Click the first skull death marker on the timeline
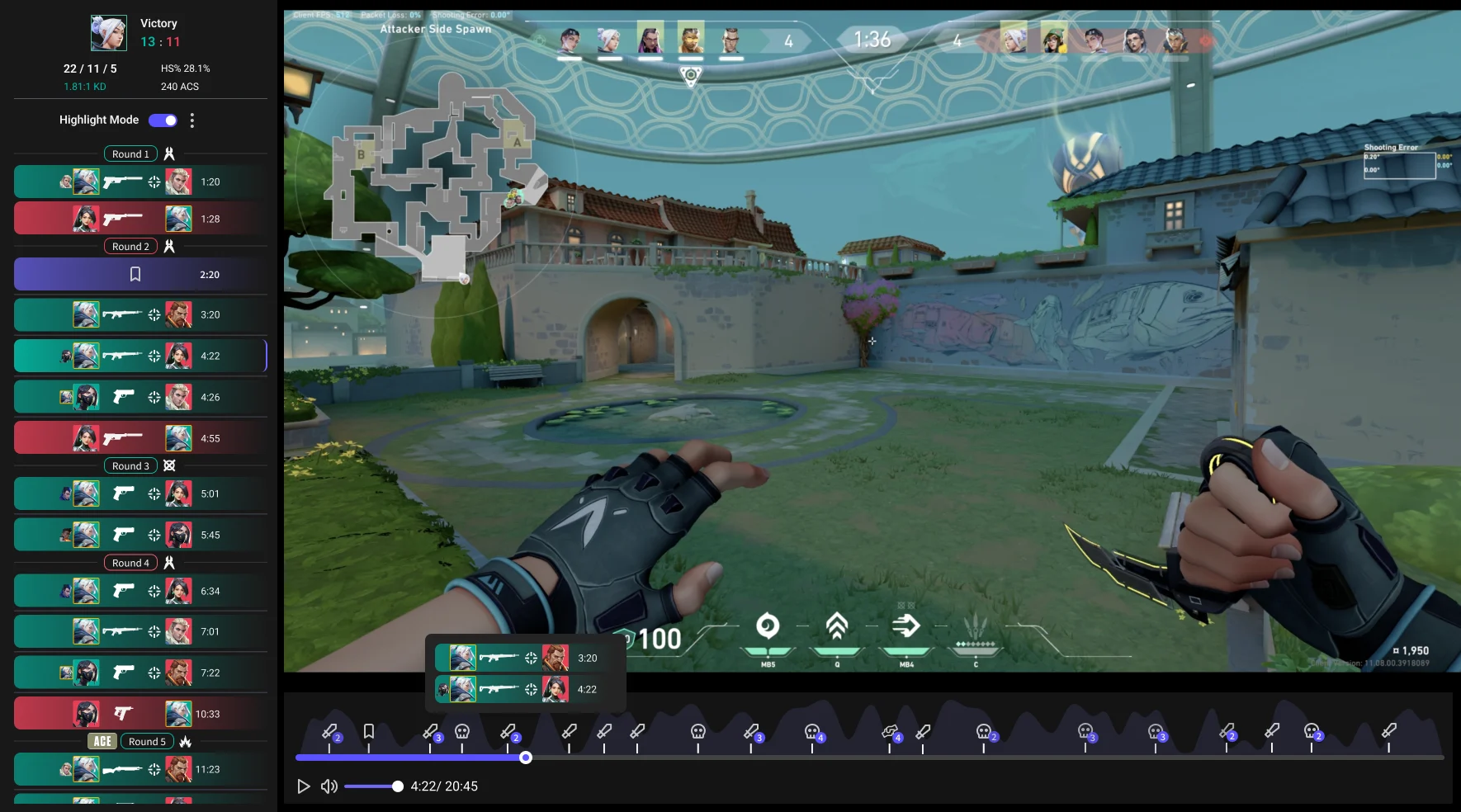 coord(461,730)
